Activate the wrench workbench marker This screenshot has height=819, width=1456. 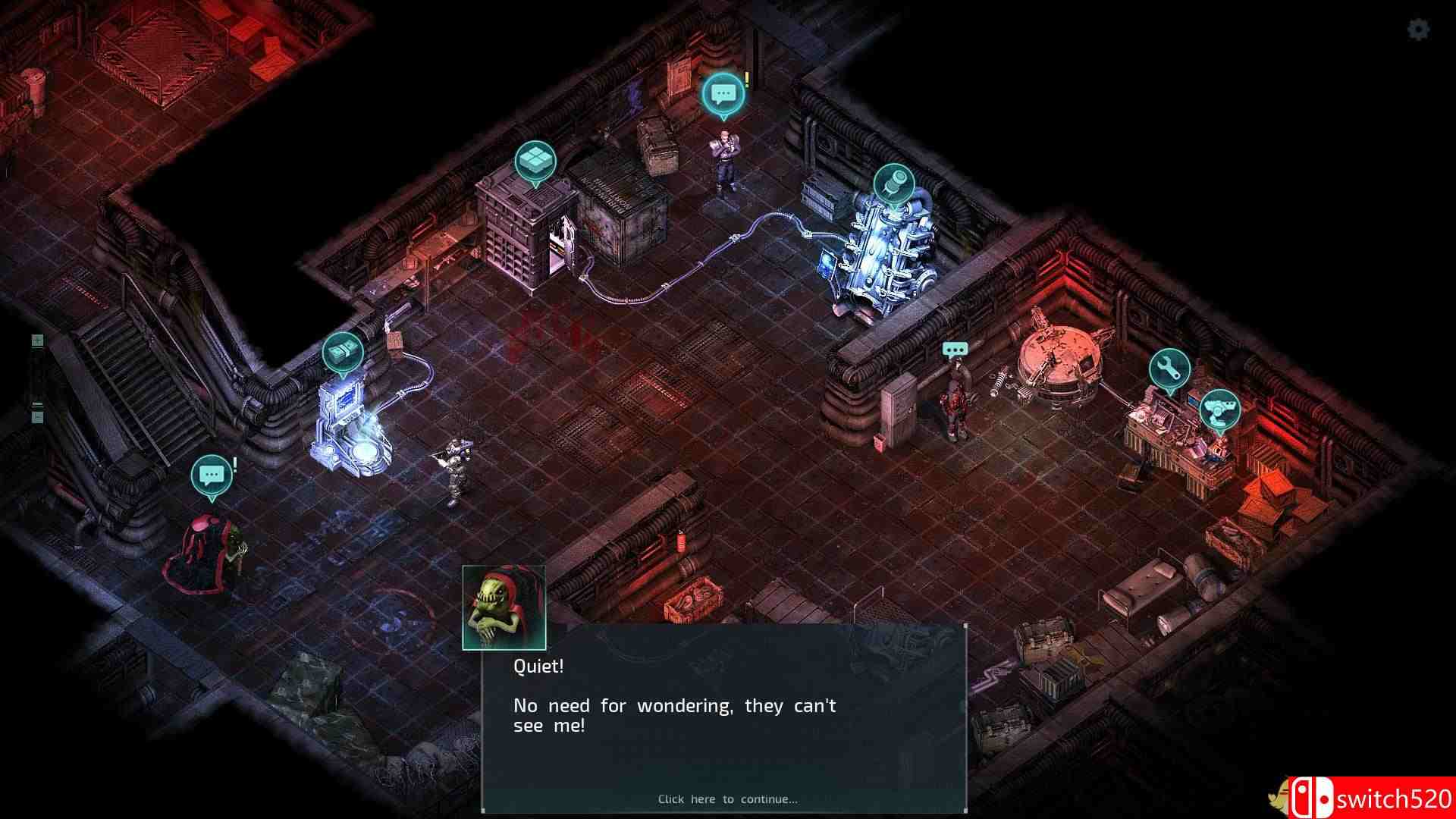click(1169, 369)
